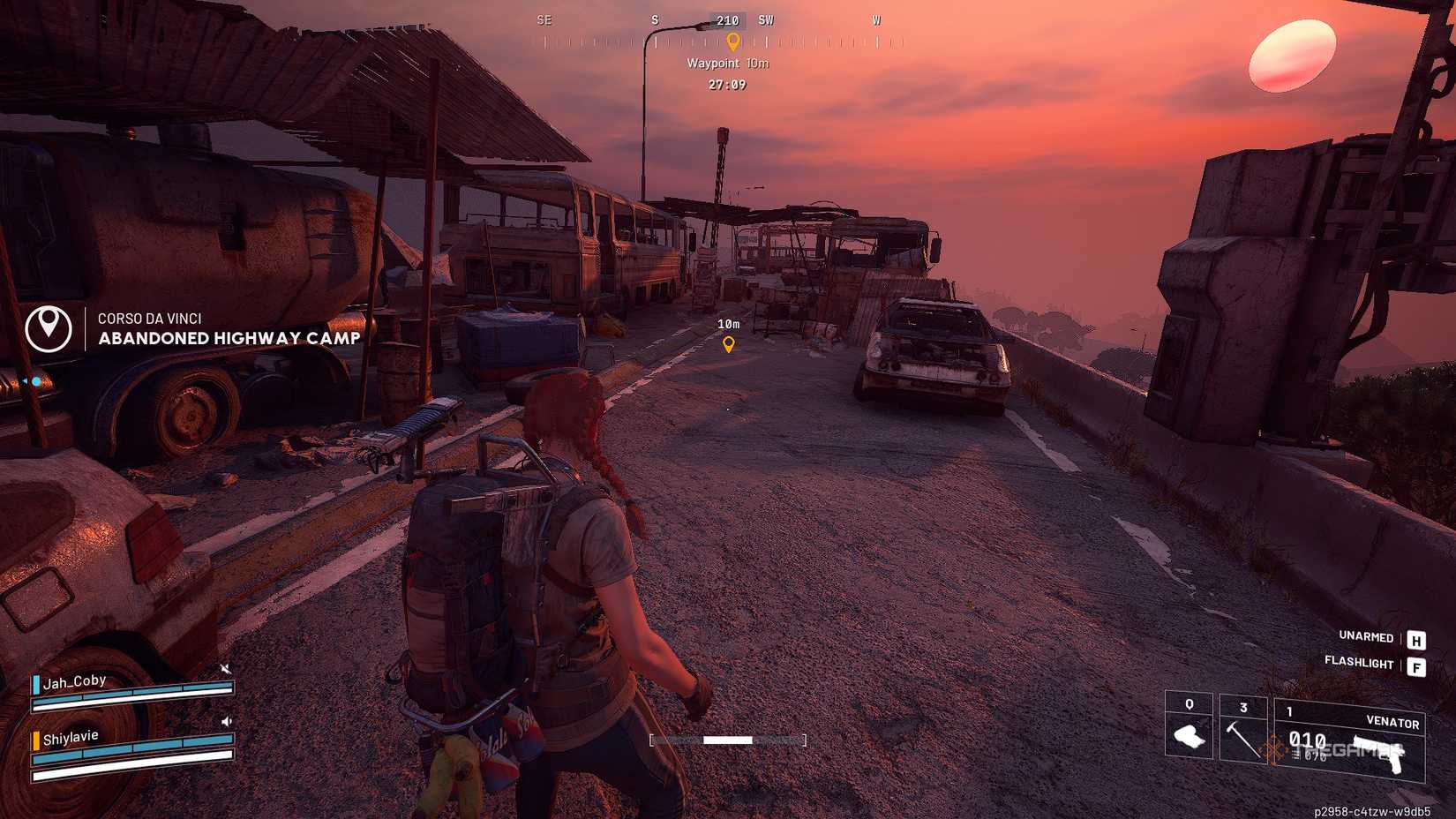Click the muted microphone icon above Jah_Coby

coord(225,668)
